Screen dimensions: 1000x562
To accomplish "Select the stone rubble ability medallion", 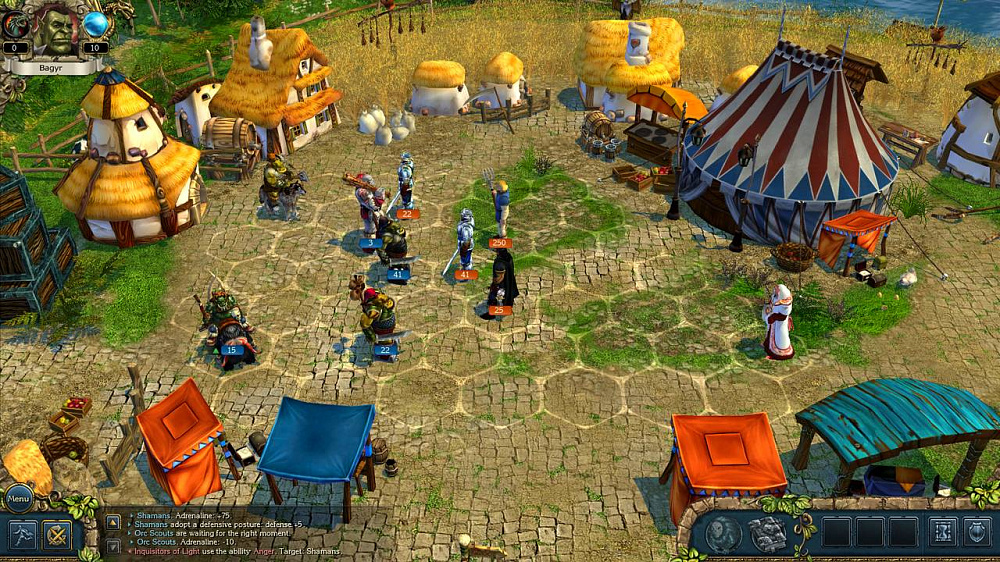I will [767, 534].
